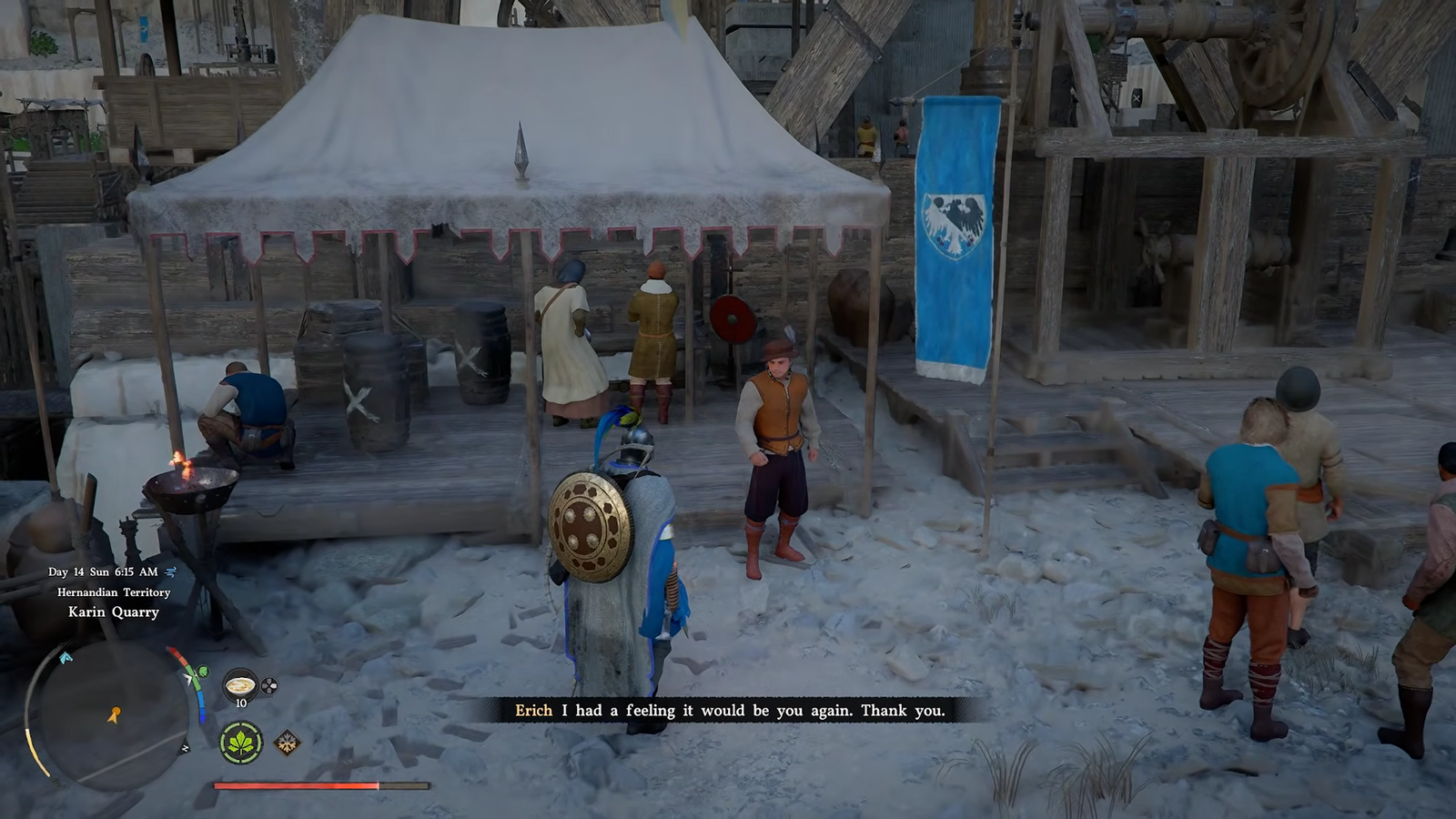Click the orange player arrow on the minimap

(x=114, y=715)
